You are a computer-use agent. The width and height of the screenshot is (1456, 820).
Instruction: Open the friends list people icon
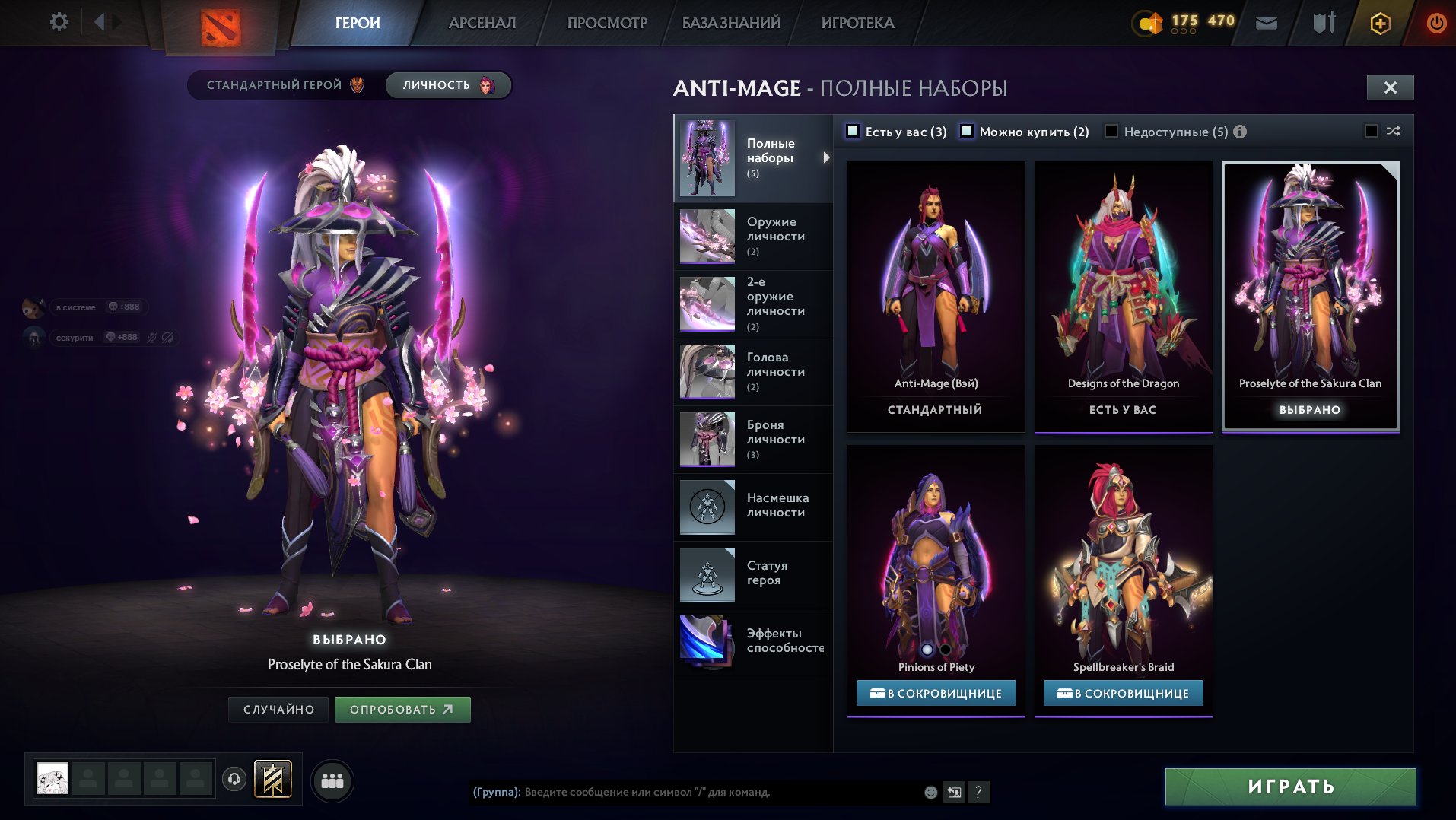332,779
